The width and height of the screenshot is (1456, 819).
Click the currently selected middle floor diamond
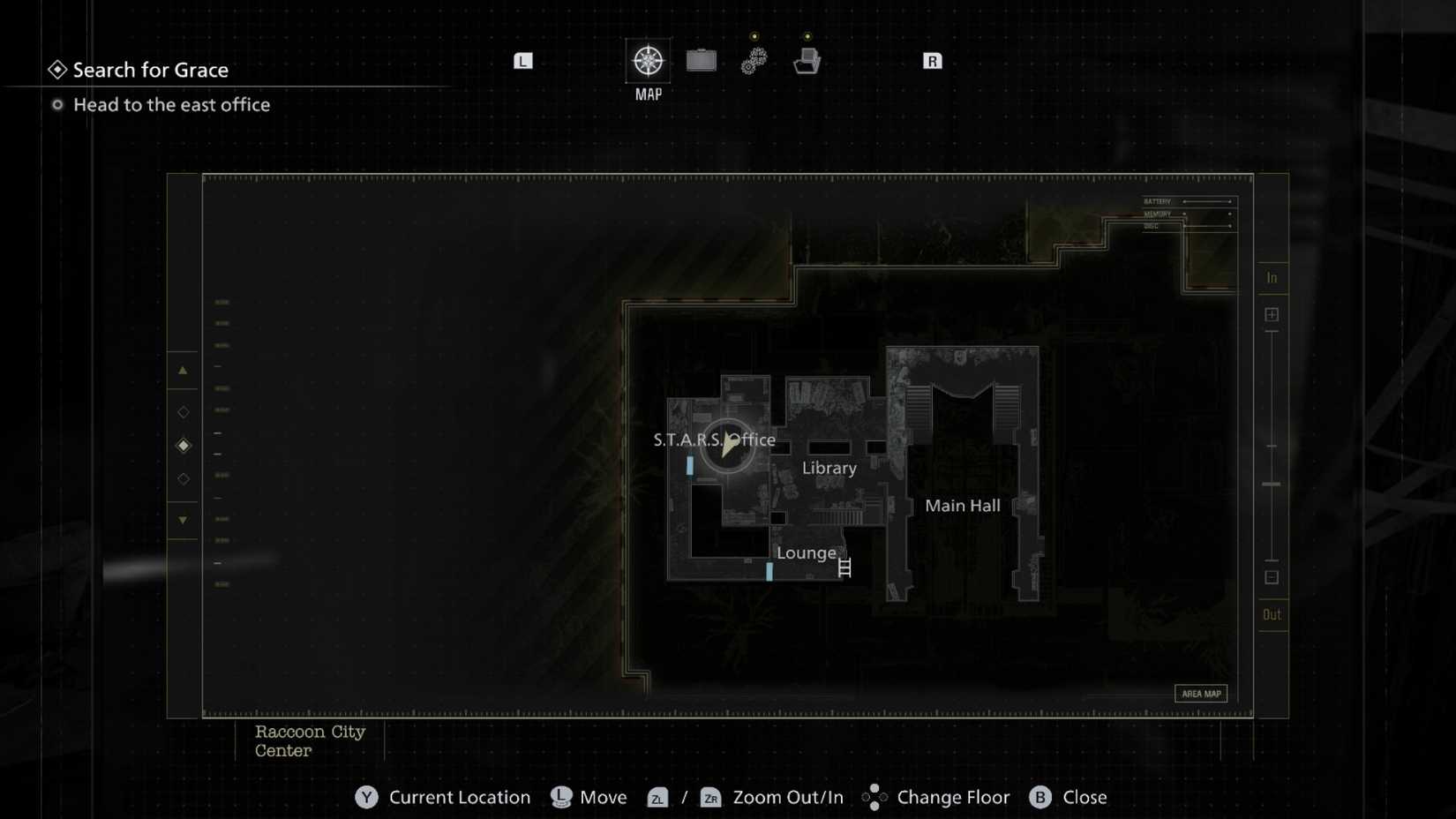(183, 446)
